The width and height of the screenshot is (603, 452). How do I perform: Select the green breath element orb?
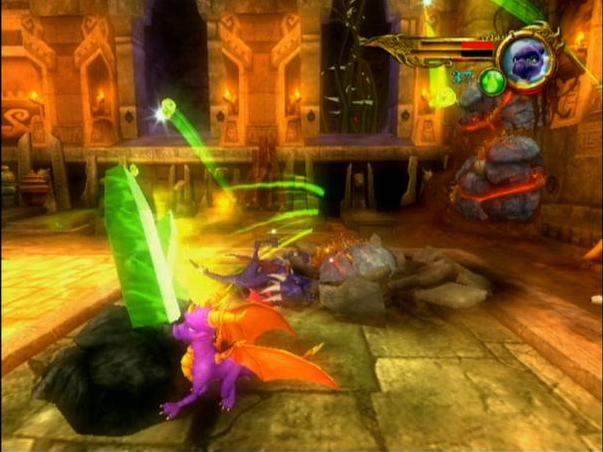(x=491, y=83)
